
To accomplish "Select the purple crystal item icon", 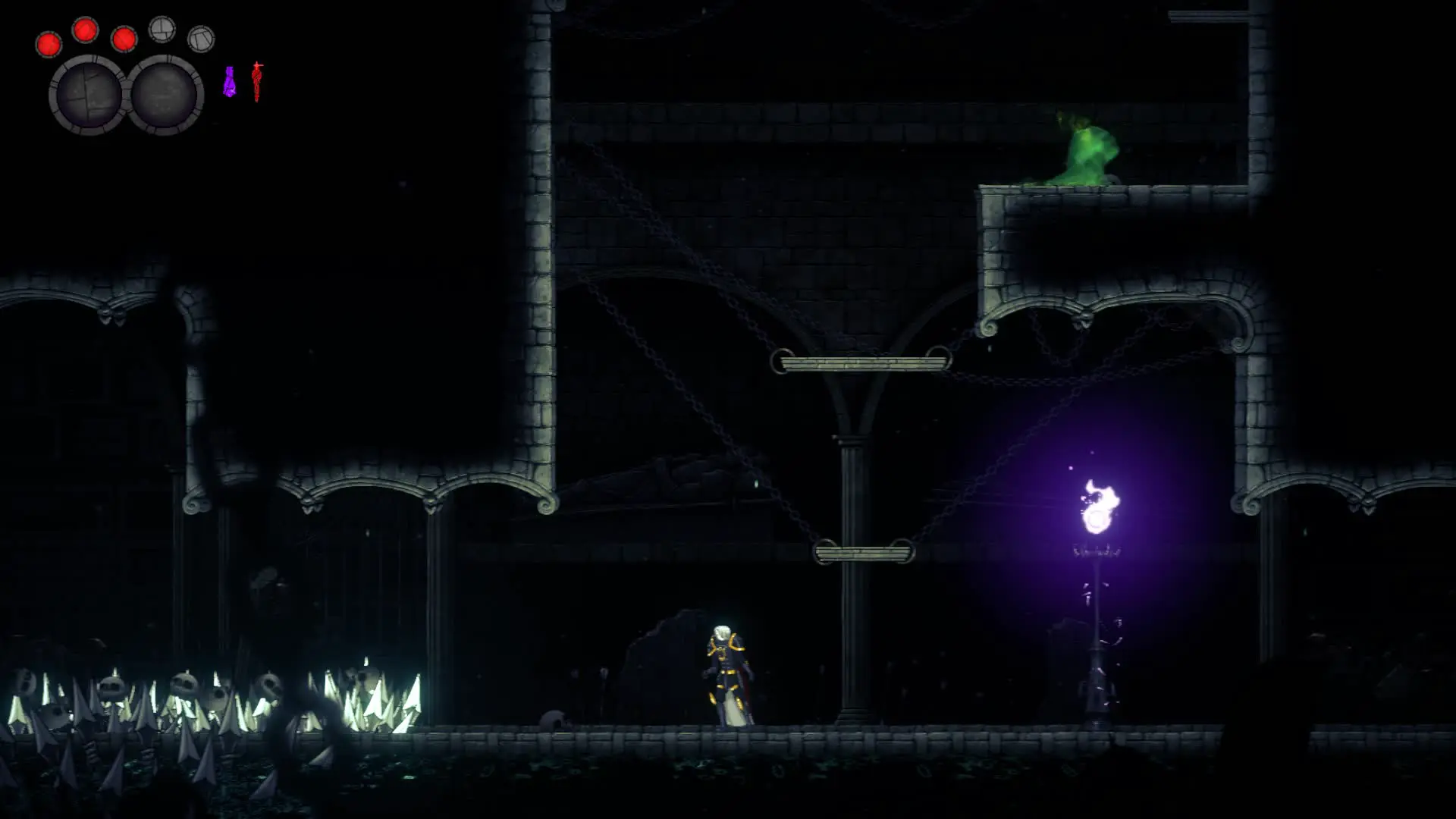I will tap(229, 82).
